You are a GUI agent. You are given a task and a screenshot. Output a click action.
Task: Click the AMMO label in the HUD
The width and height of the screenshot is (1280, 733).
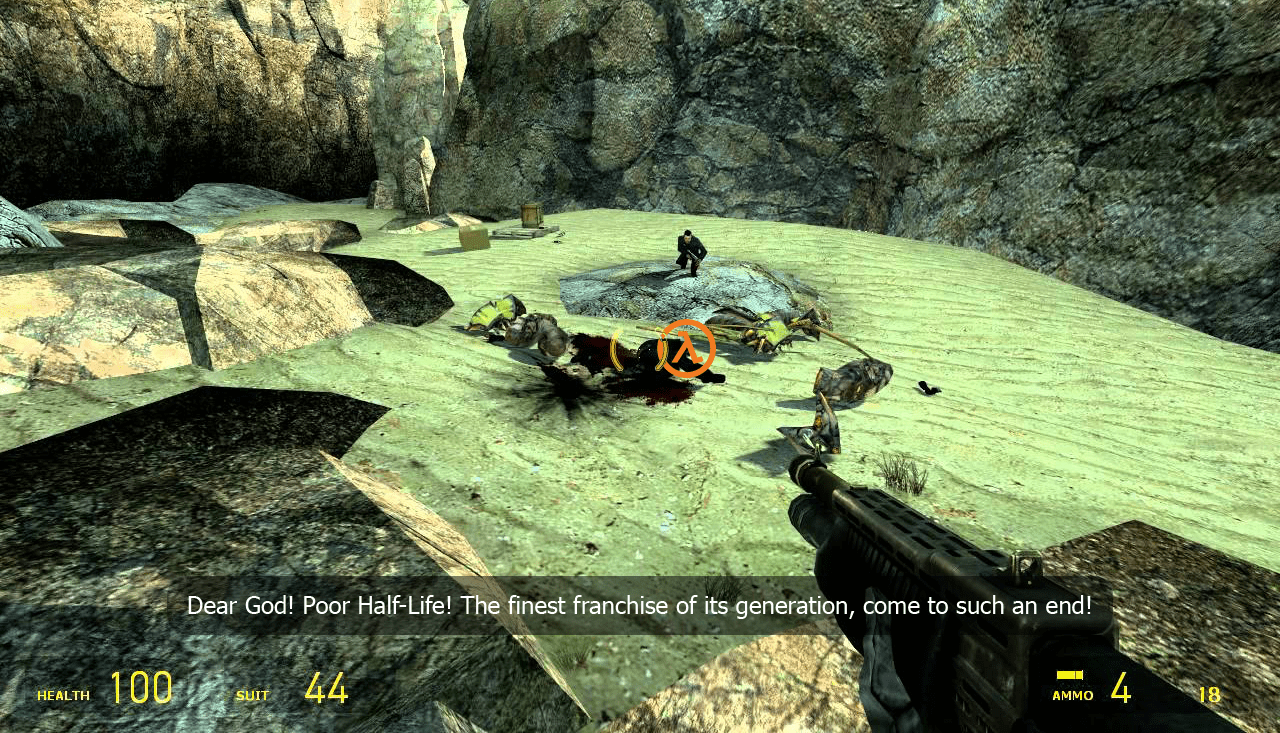(x=1071, y=694)
